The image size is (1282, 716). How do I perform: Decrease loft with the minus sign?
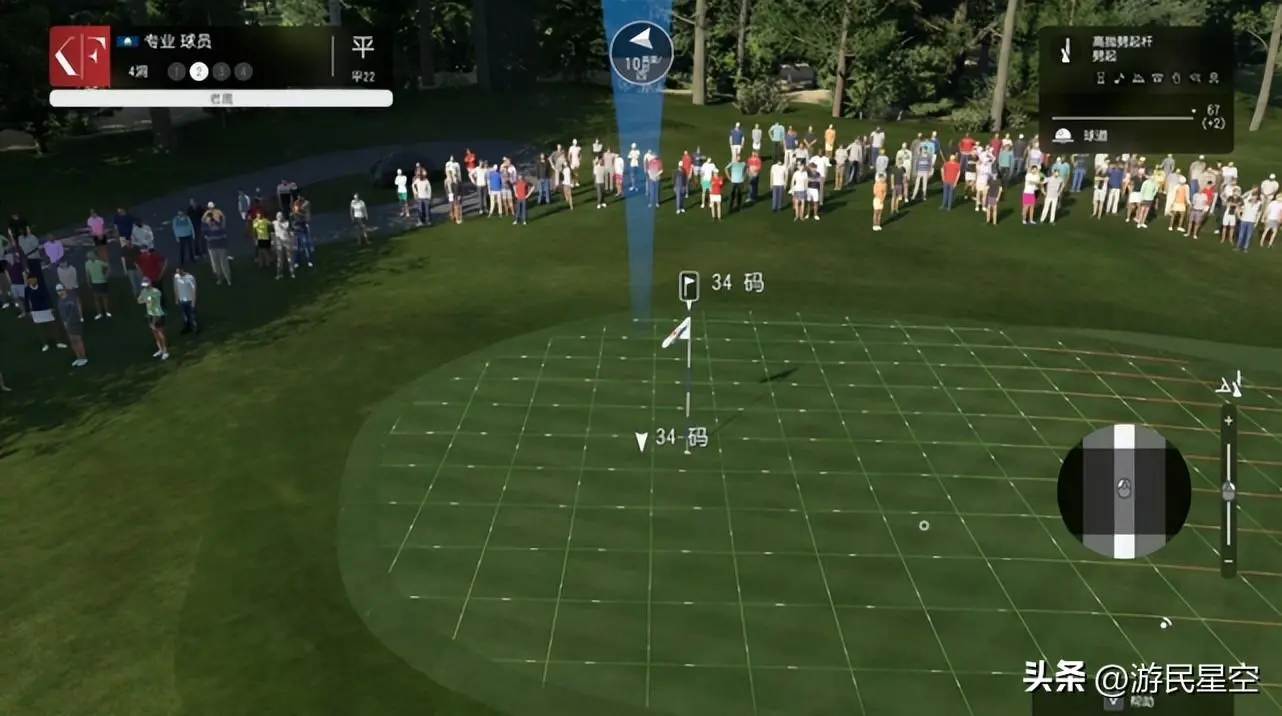pyautogui.click(x=1228, y=562)
